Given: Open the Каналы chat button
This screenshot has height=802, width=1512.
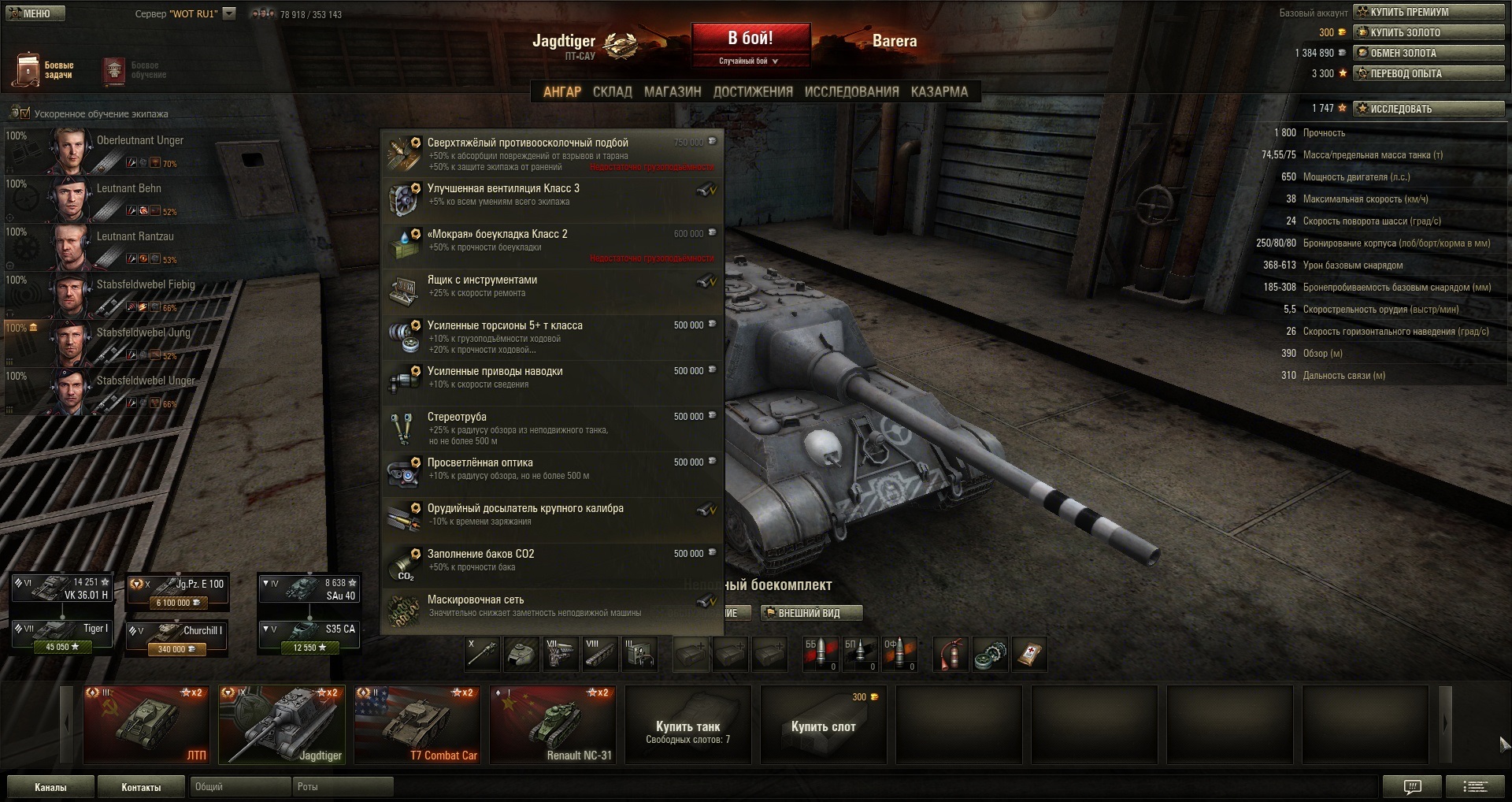Looking at the screenshot, I should click(50, 787).
